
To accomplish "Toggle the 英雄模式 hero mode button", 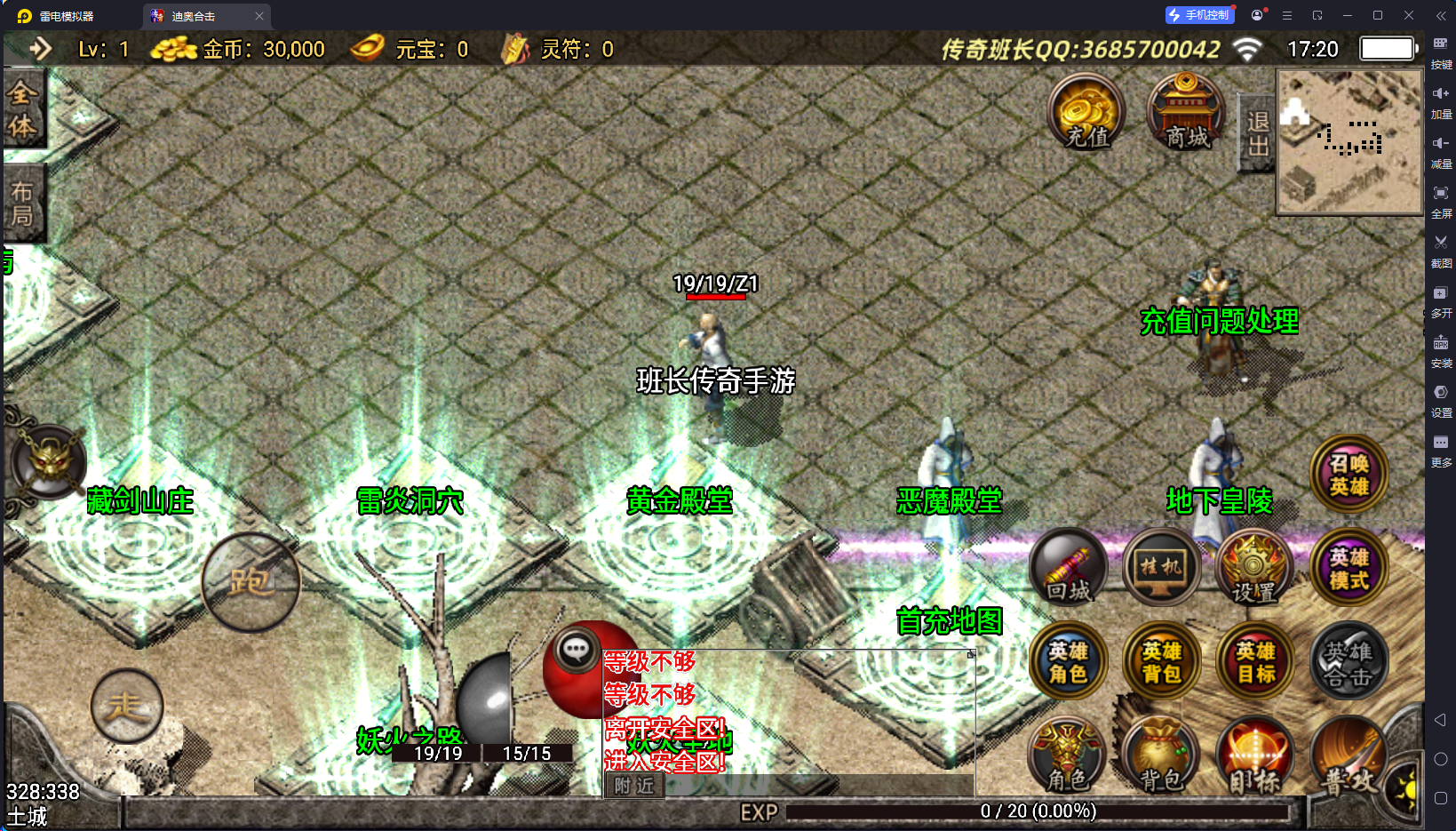I will pos(1349,569).
